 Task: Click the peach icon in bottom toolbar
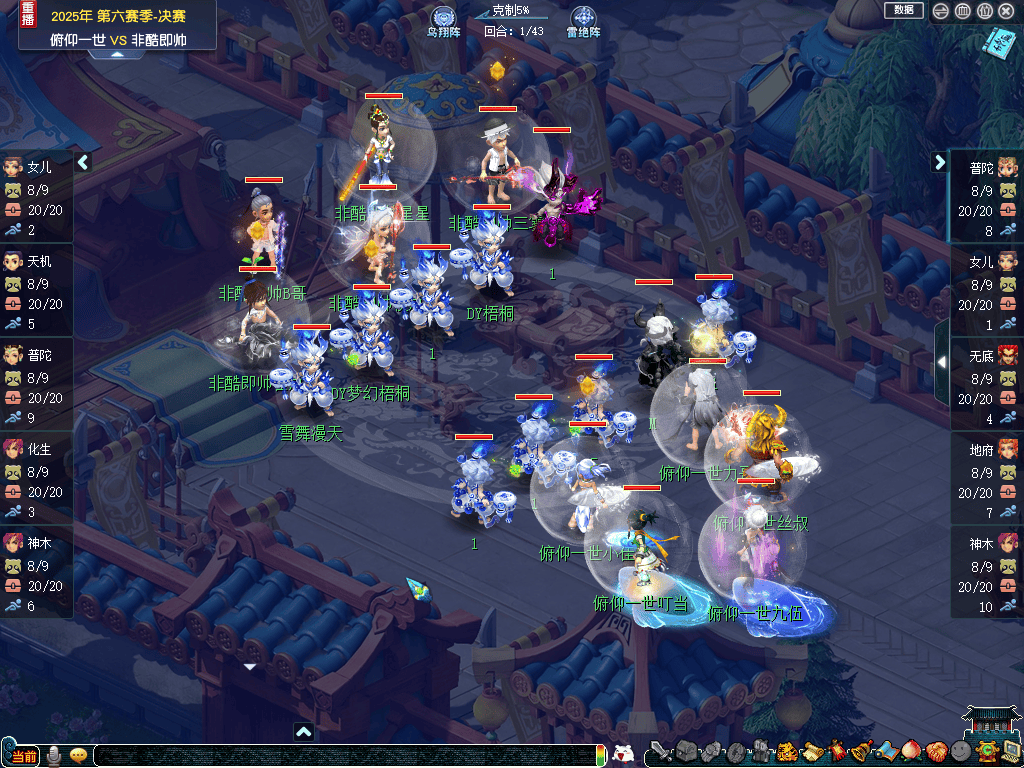point(910,752)
